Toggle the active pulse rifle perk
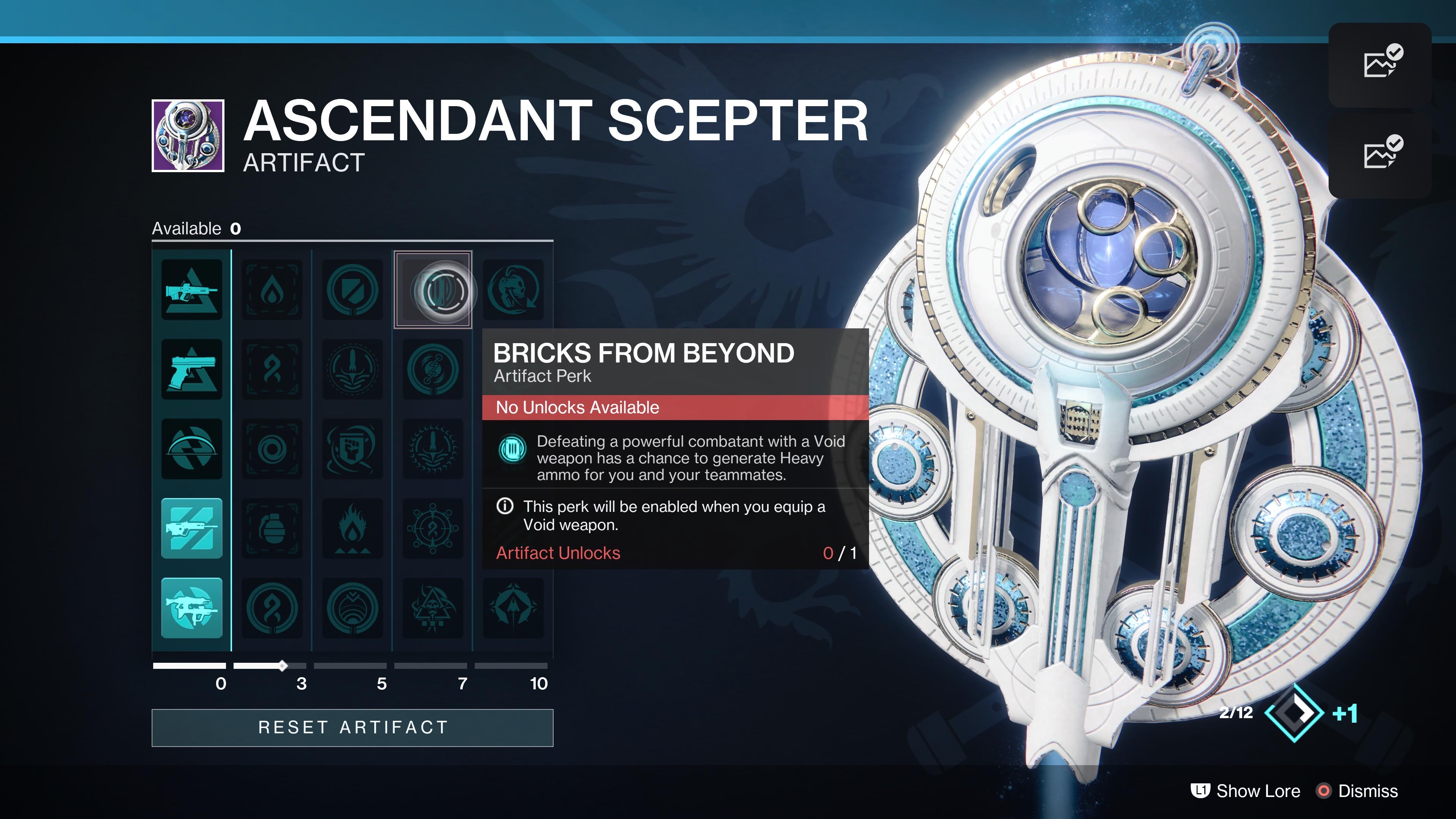The width and height of the screenshot is (1456, 819). [x=191, y=529]
